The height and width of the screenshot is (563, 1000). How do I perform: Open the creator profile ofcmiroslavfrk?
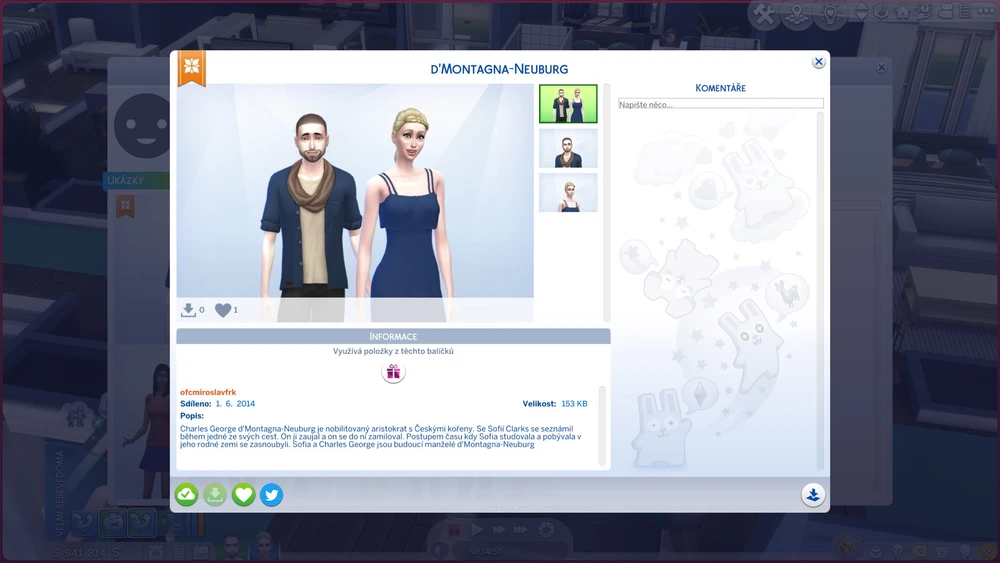208,392
